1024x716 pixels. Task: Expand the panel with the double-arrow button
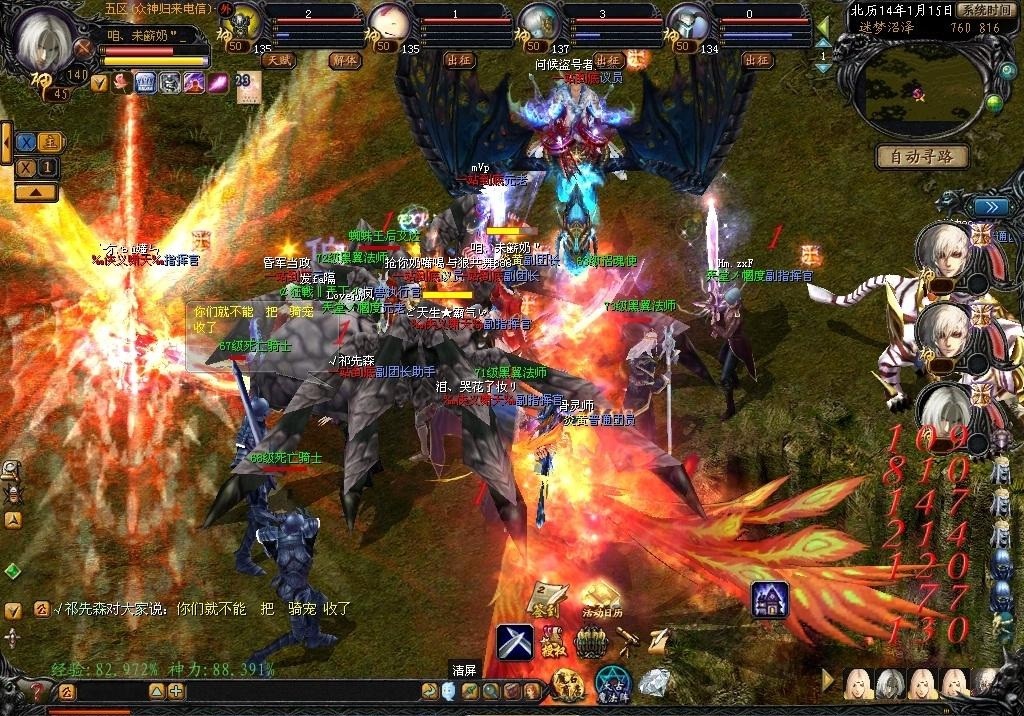pyautogui.click(x=991, y=207)
